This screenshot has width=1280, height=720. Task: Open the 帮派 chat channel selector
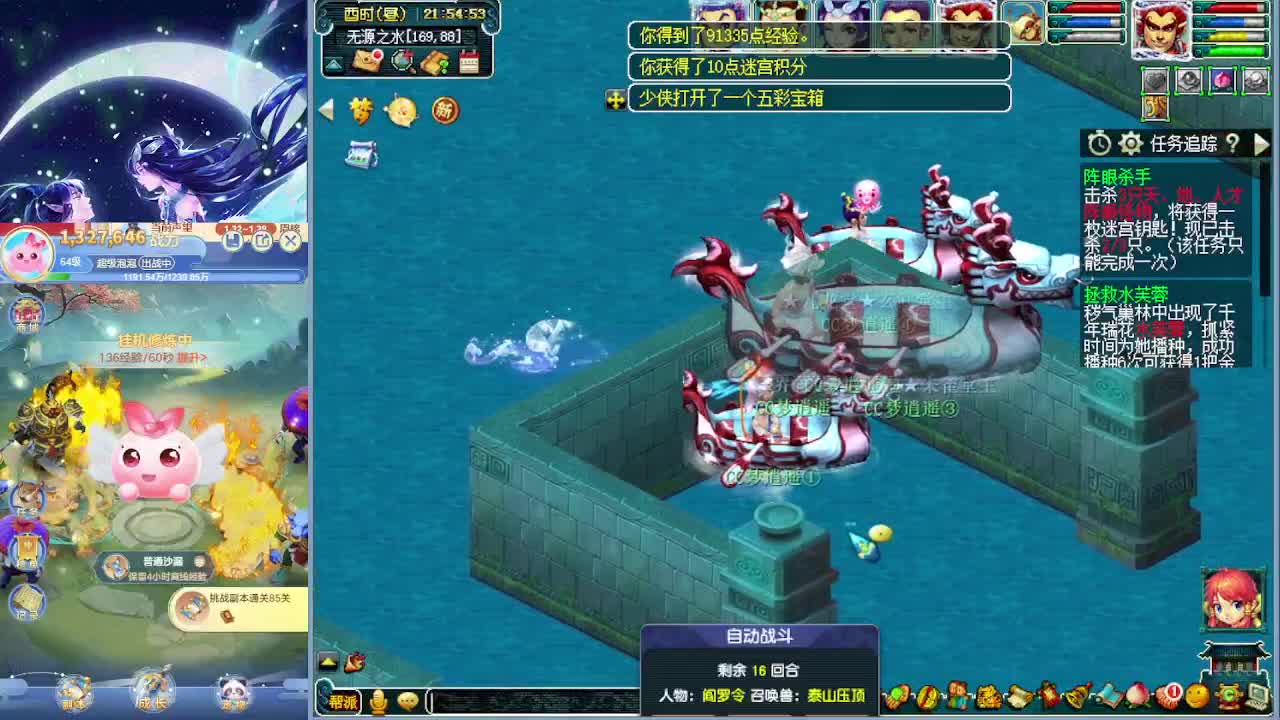(x=345, y=700)
